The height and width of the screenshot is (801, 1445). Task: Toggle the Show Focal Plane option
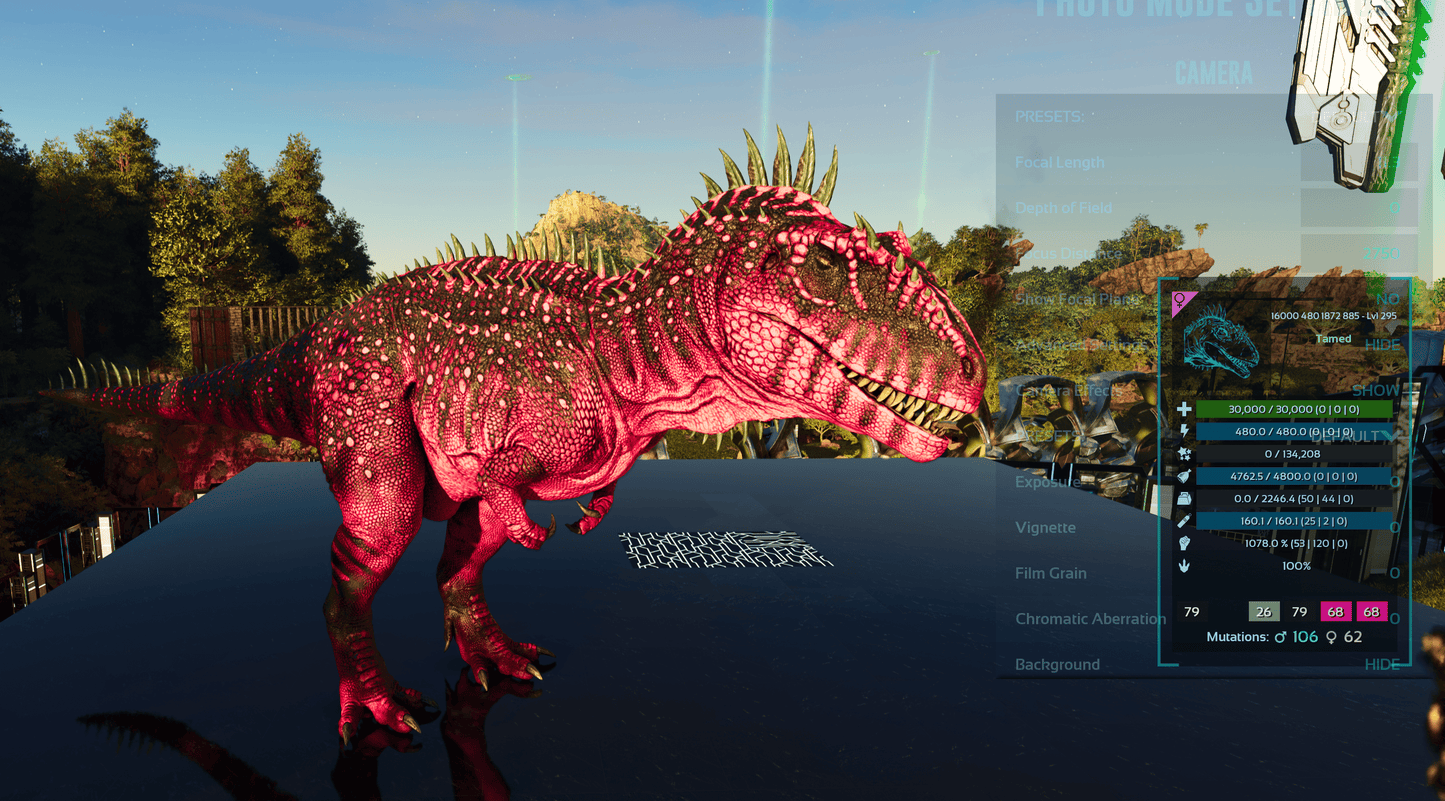coord(1387,299)
